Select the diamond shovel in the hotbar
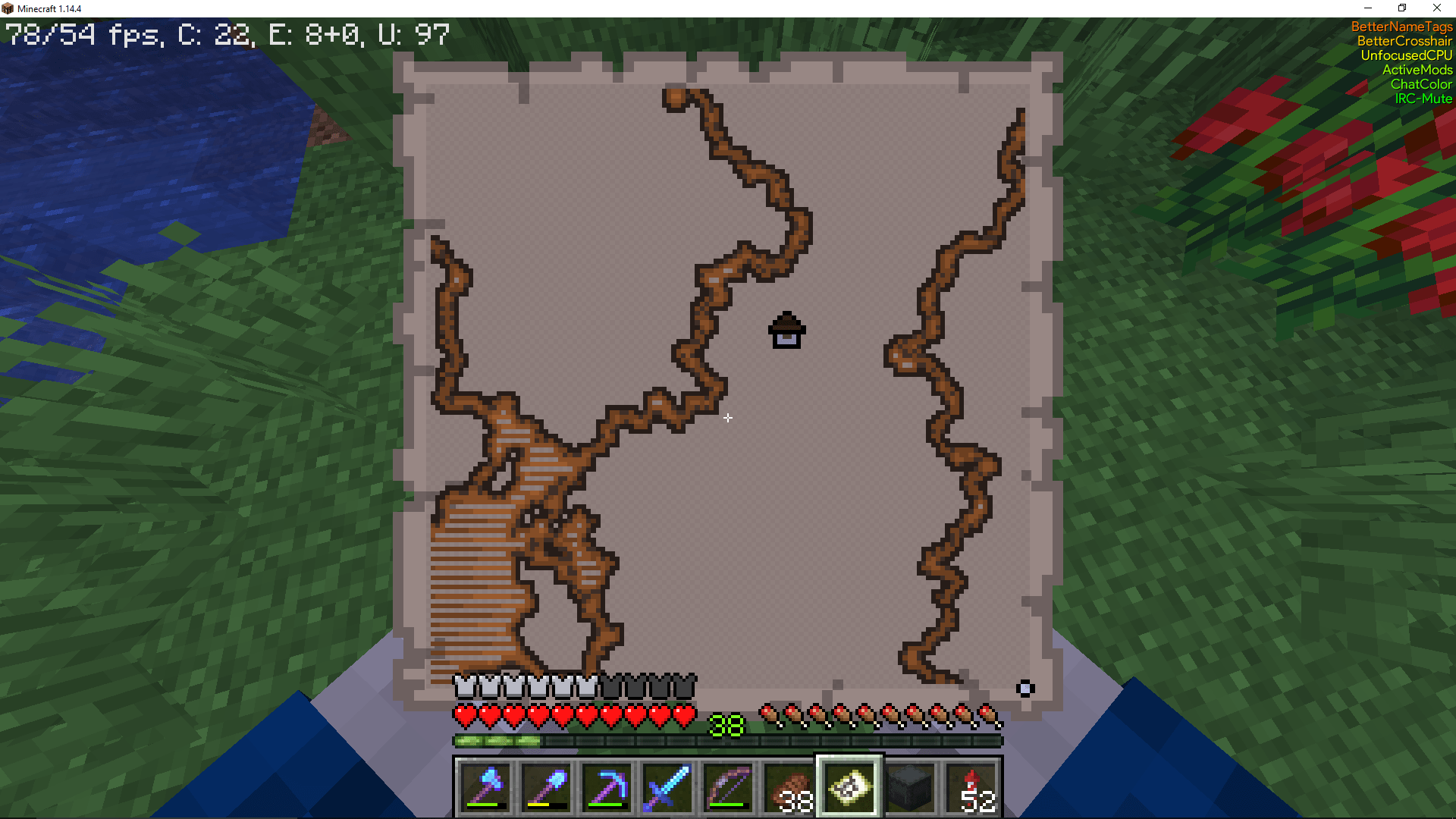Screen dimensions: 1456x819 pyautogui.click(x=546, y=789)
